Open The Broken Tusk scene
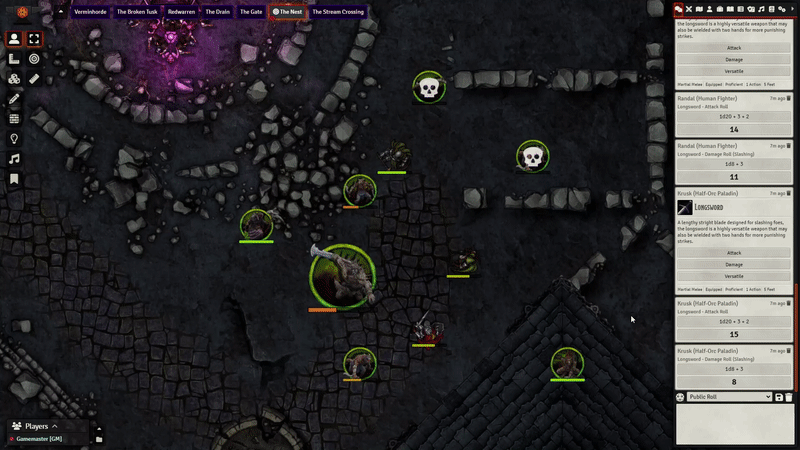Screen dimensions: 800x450 pyautogui.click(x=137, y=12)
